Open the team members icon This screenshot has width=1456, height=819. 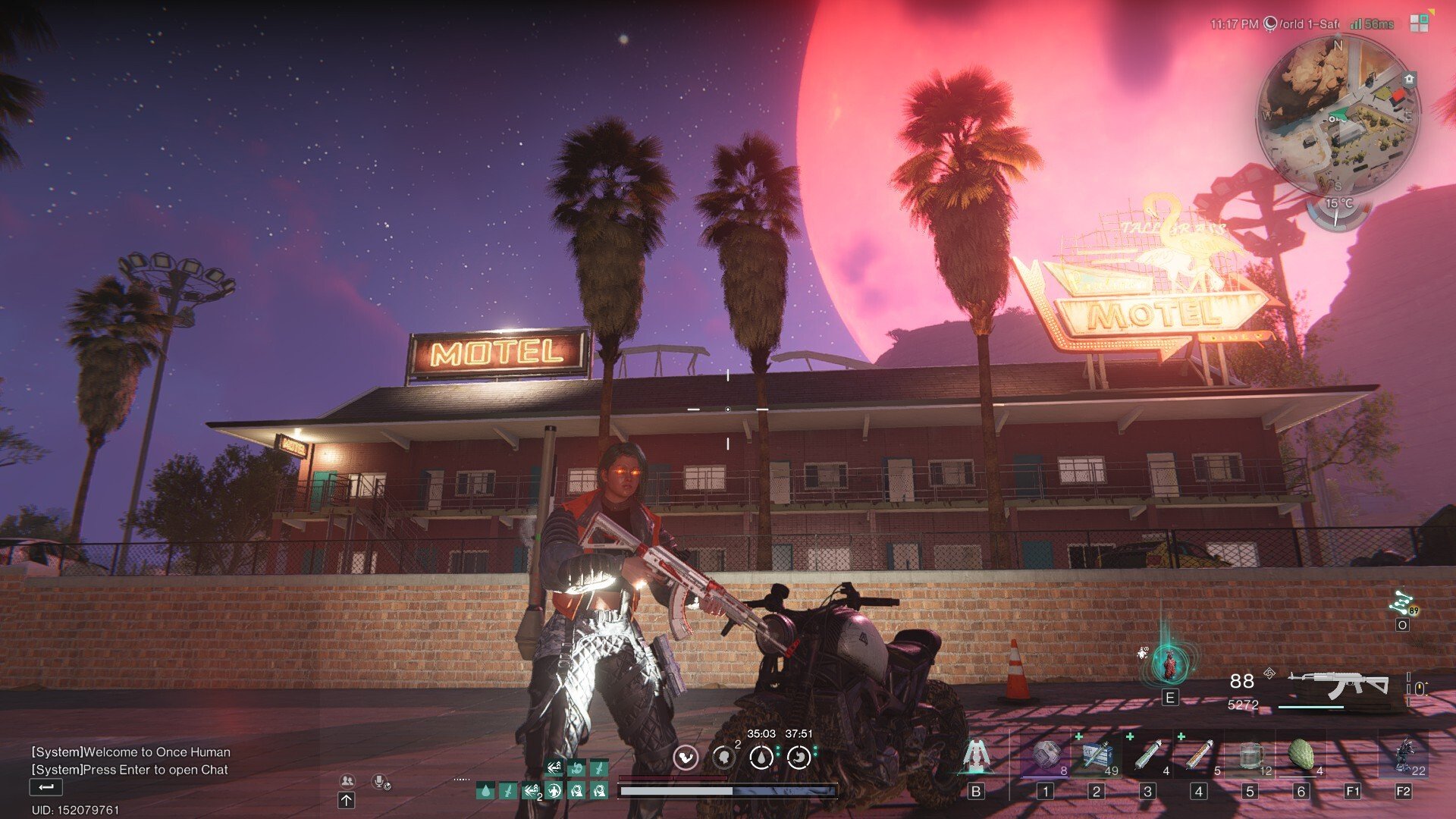point(347,780)
